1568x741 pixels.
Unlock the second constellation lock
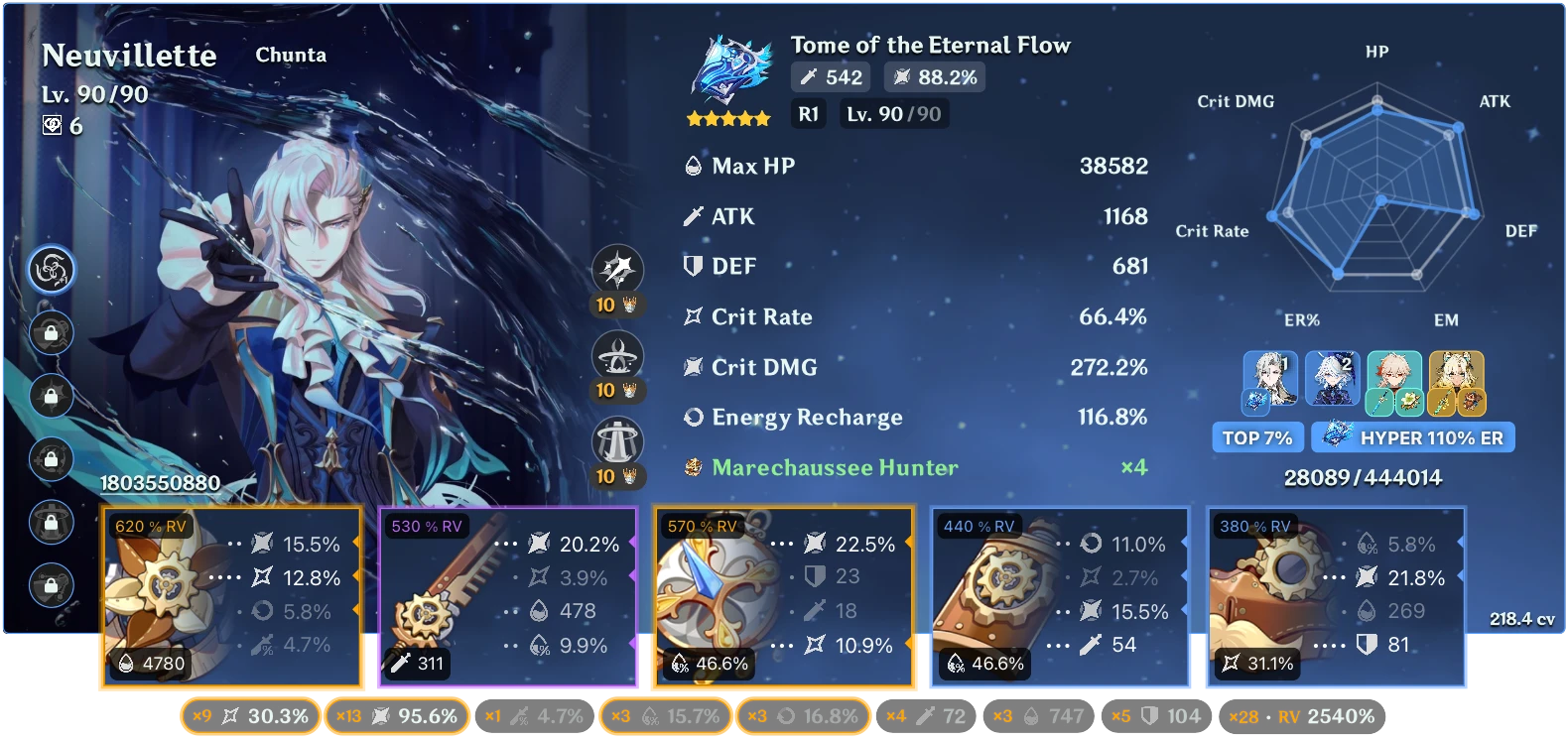coord(52,333)
